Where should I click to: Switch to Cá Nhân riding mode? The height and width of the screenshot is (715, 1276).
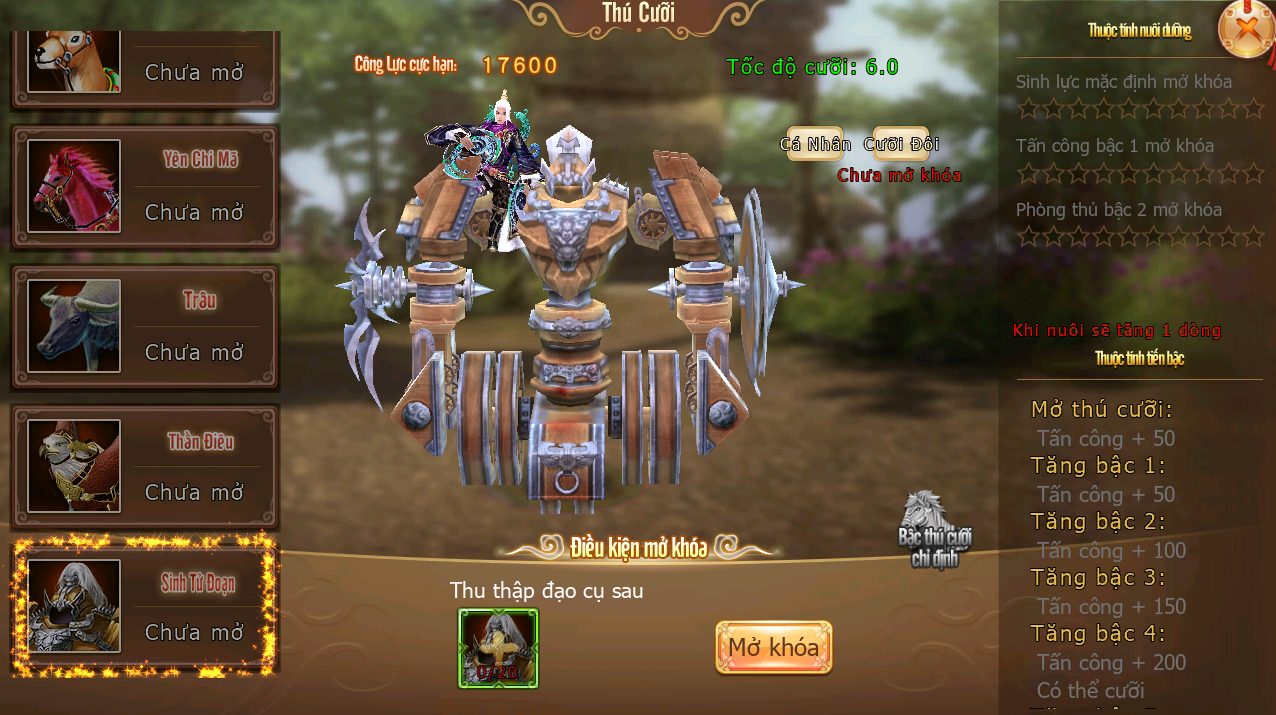(x=815, y=144)
